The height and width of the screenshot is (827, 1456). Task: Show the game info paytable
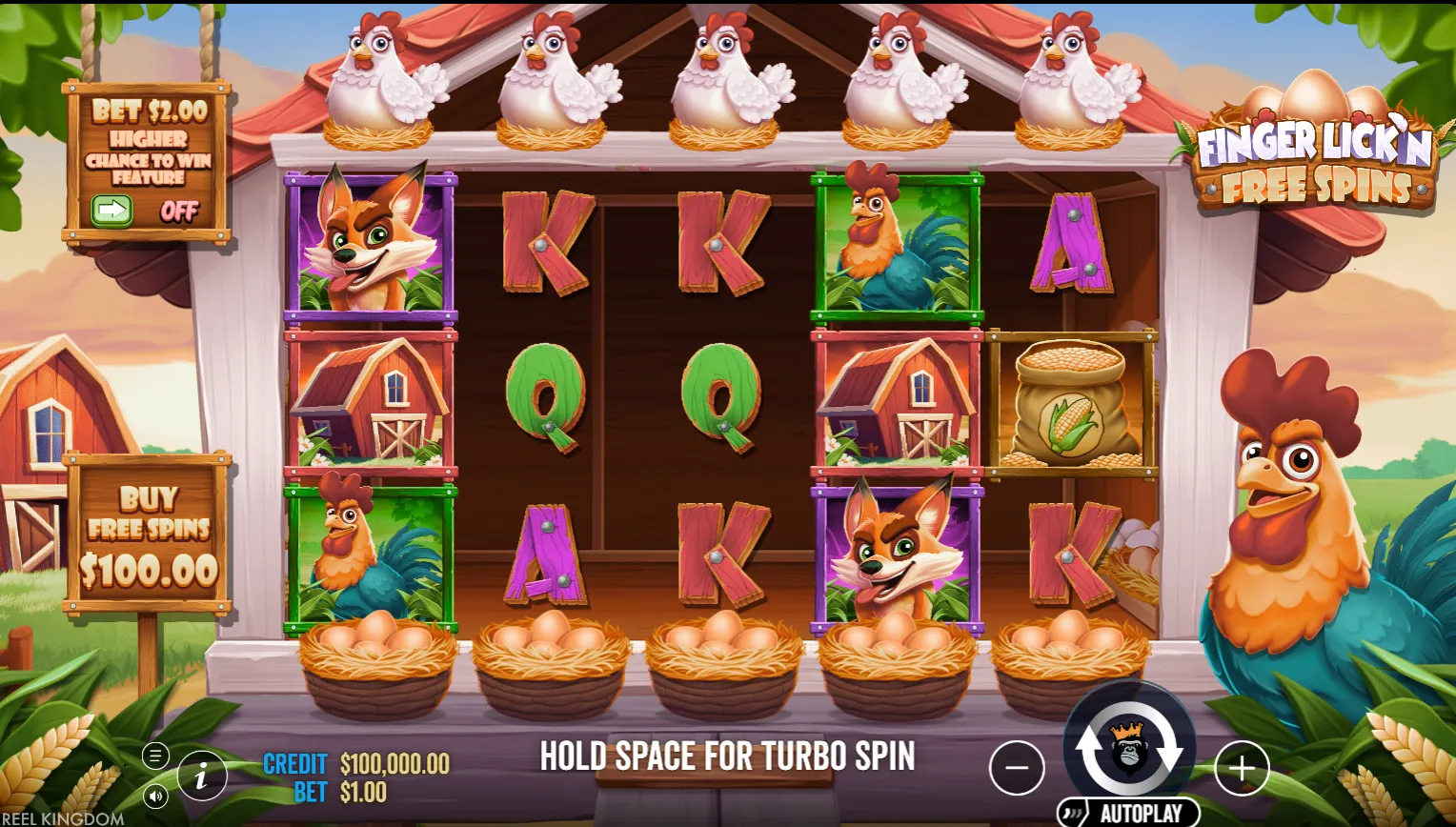pyautogui.click(x=201, y=777)
